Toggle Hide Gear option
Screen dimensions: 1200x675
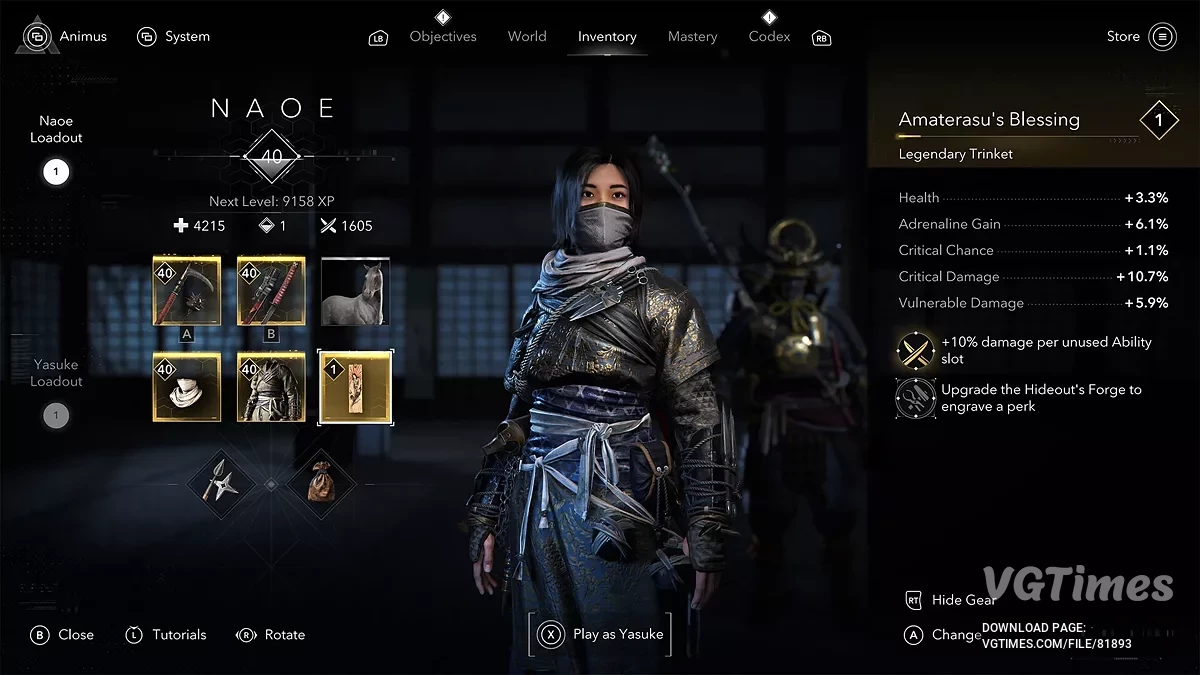click(x=962, y=599)
